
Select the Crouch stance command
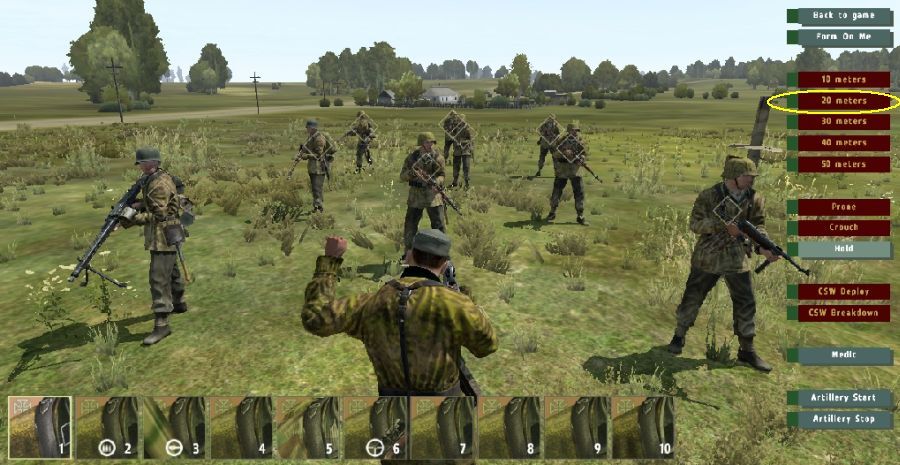[x=843, y=228]
